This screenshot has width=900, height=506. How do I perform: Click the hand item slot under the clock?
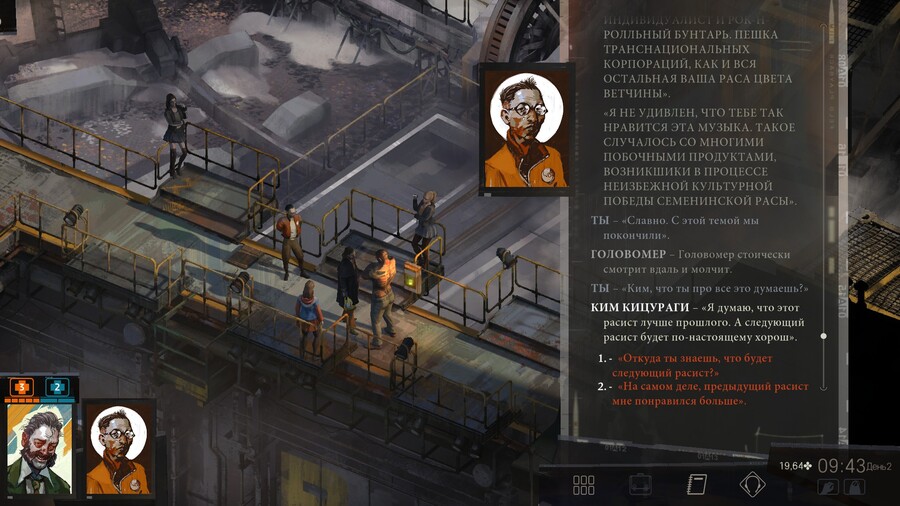pos(828,487)
